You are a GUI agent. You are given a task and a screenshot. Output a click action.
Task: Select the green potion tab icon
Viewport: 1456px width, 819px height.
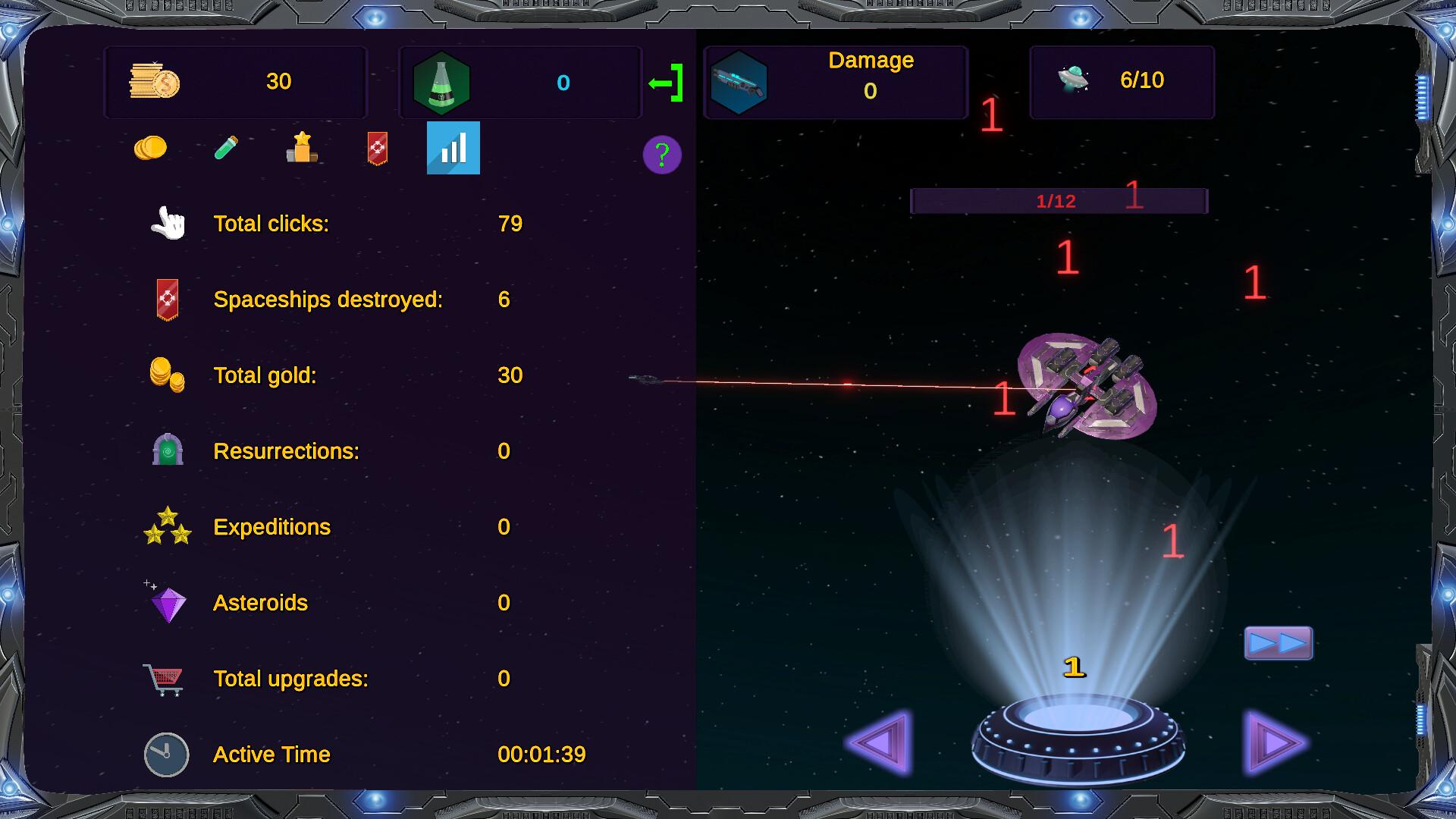point(227,149)
